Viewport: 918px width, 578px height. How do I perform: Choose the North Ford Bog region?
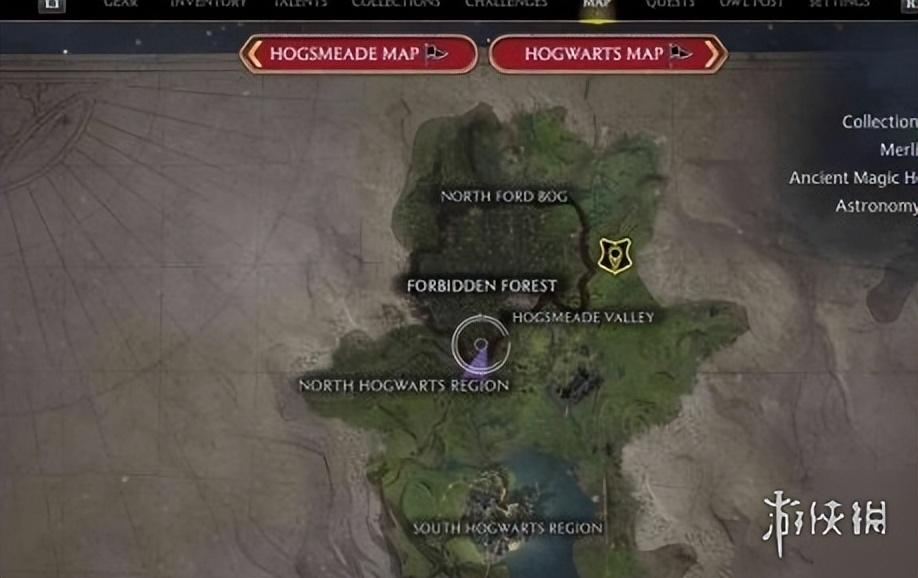click(x=504, y=197)
